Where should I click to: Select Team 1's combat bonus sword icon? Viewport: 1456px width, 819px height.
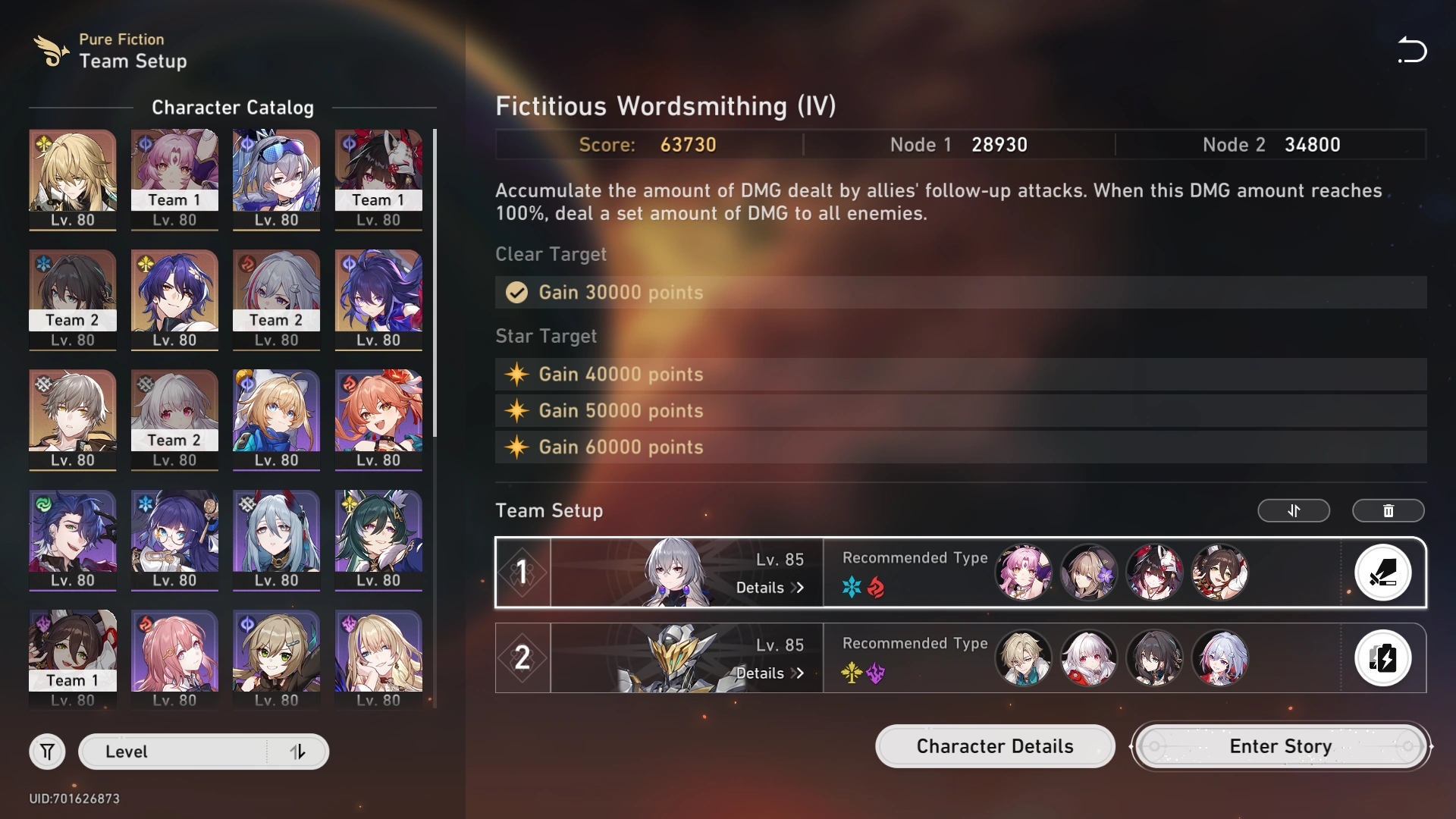(1383, 573)
